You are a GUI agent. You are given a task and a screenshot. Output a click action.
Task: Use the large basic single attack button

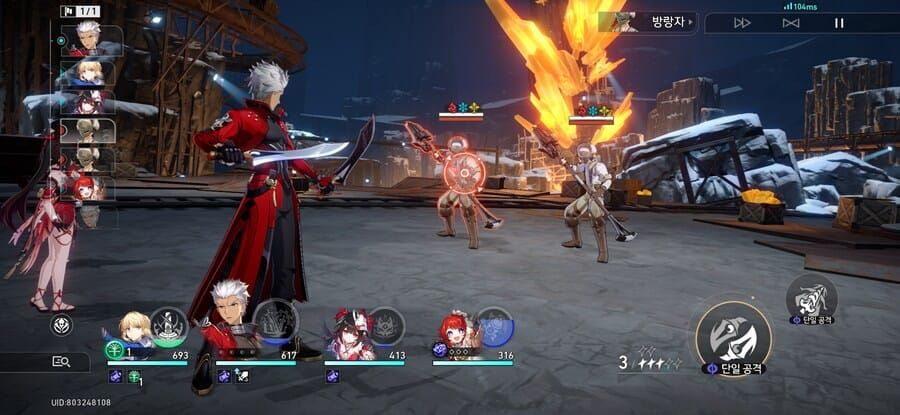pos(733,337)
